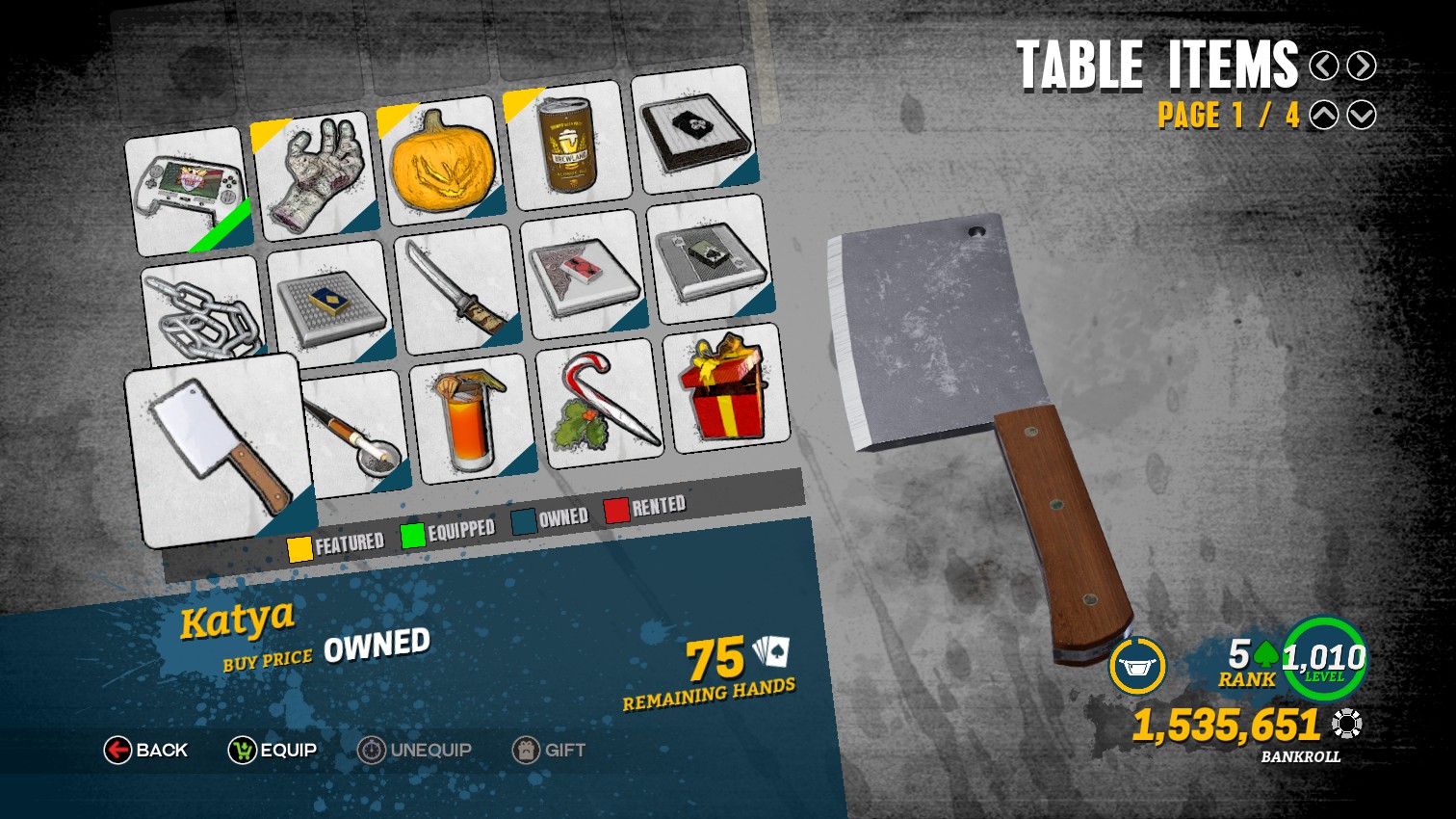
Task: Select the candy cane item
Action: [602, 400]
